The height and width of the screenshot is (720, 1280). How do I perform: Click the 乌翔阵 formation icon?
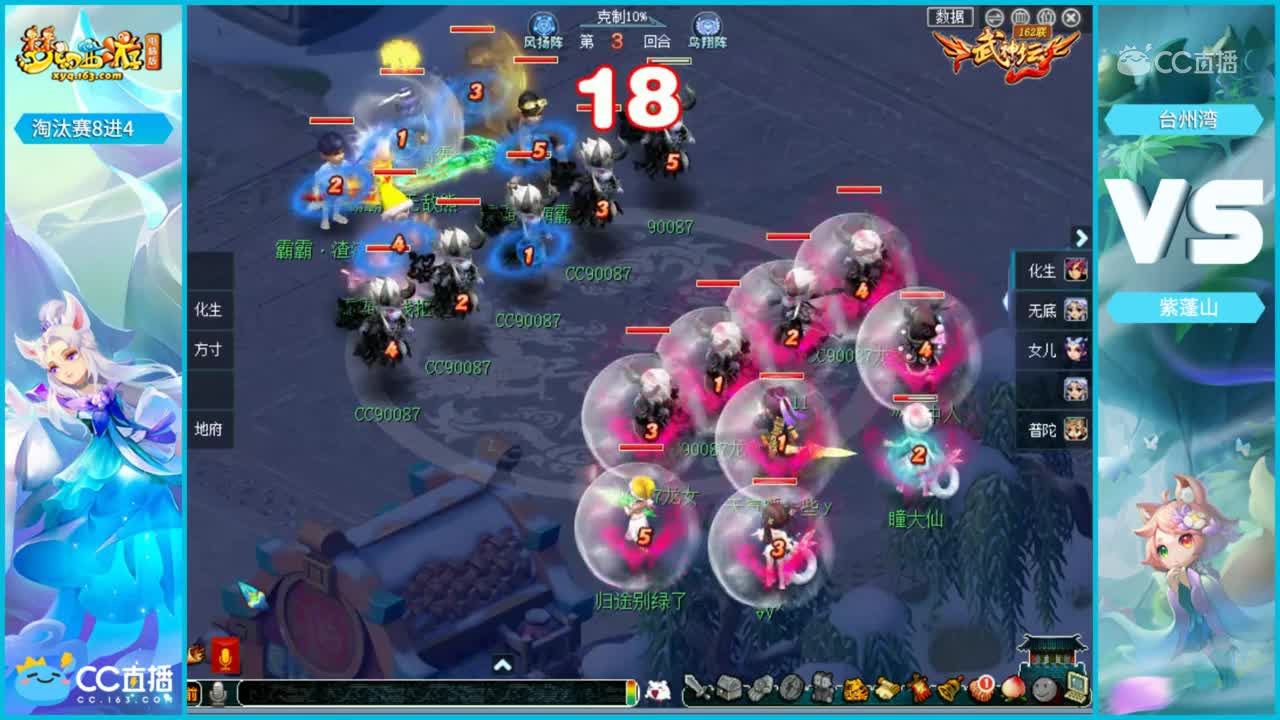[708, 25]
